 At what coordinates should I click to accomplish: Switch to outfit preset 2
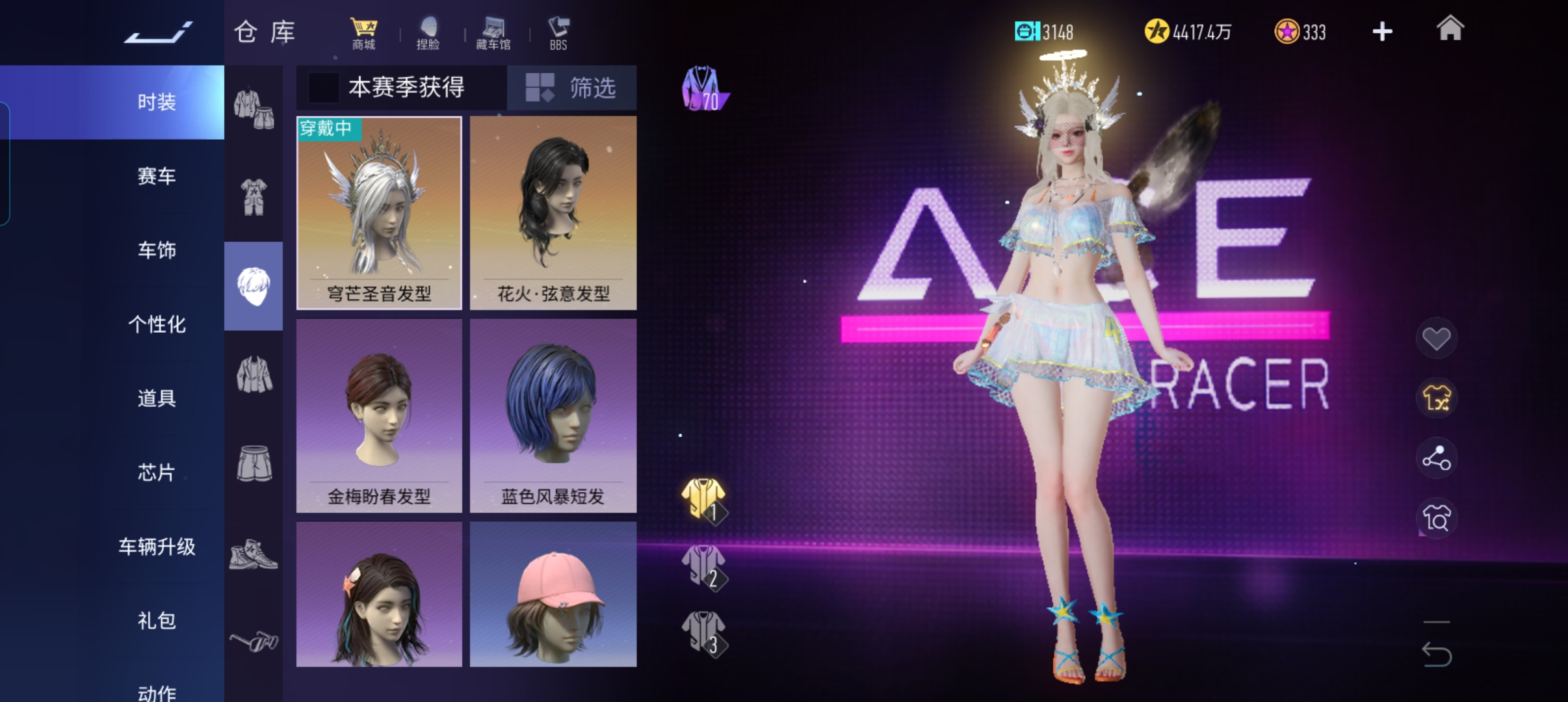pos(704,567)
